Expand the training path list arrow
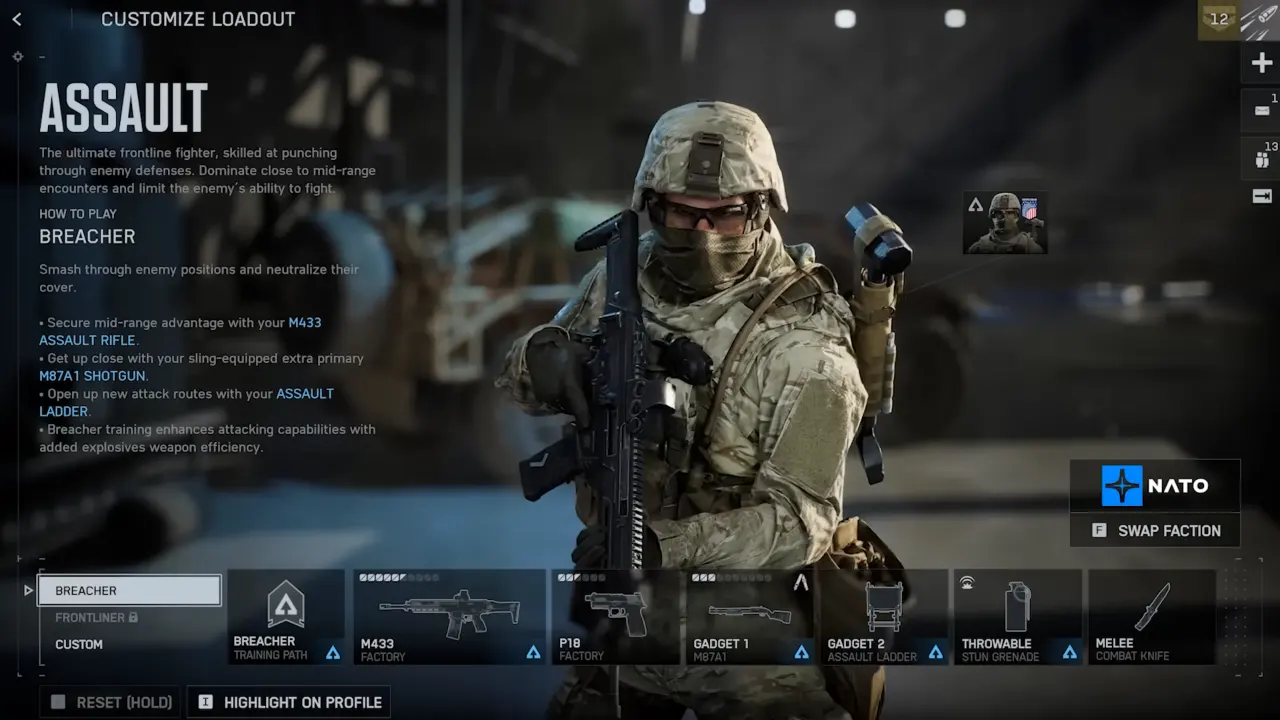Image resolution: width=1280 pixels, height=720 pixels. pos(28,590)
